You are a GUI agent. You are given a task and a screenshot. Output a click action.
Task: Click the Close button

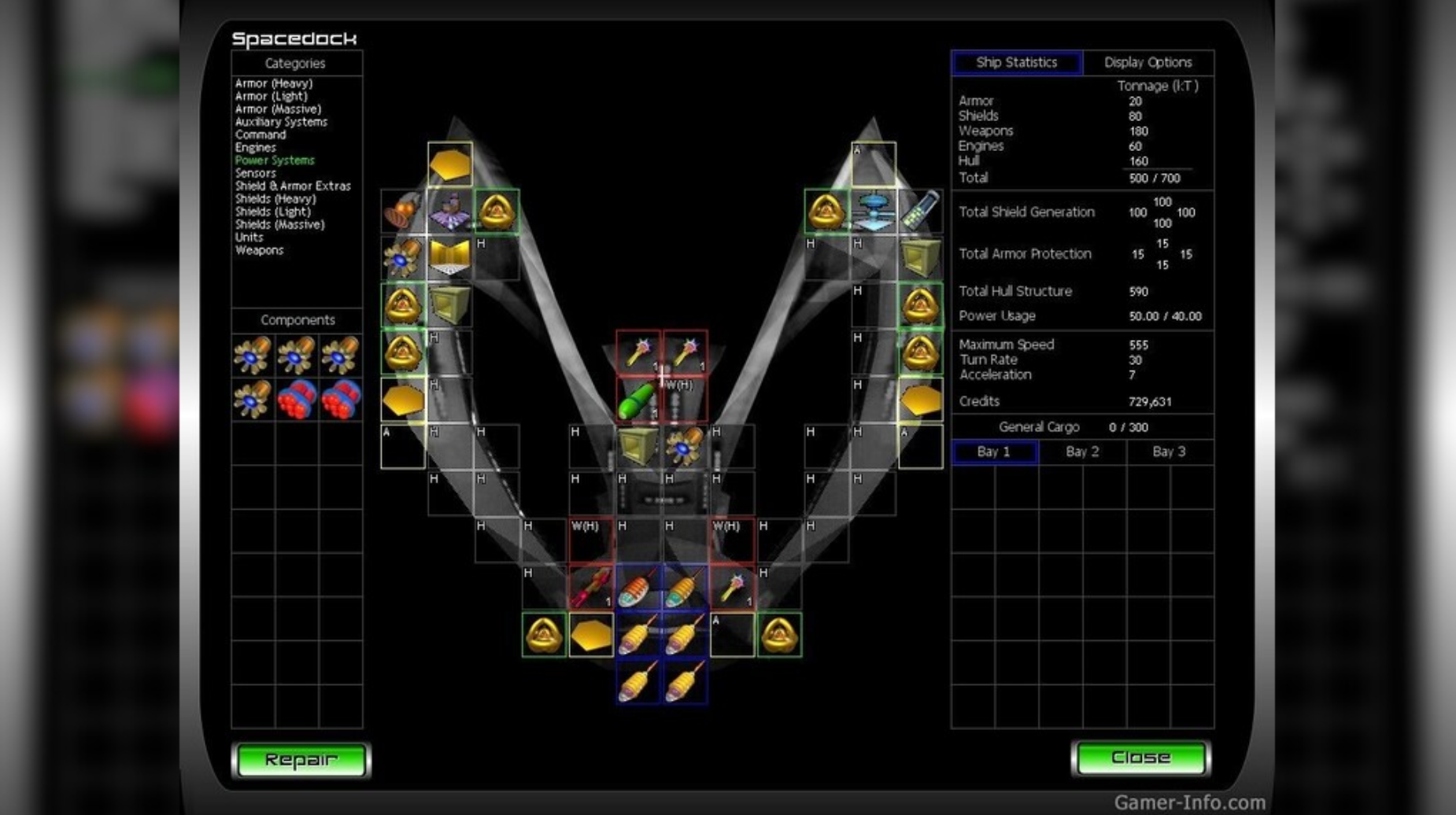(x=1141, y=758)
